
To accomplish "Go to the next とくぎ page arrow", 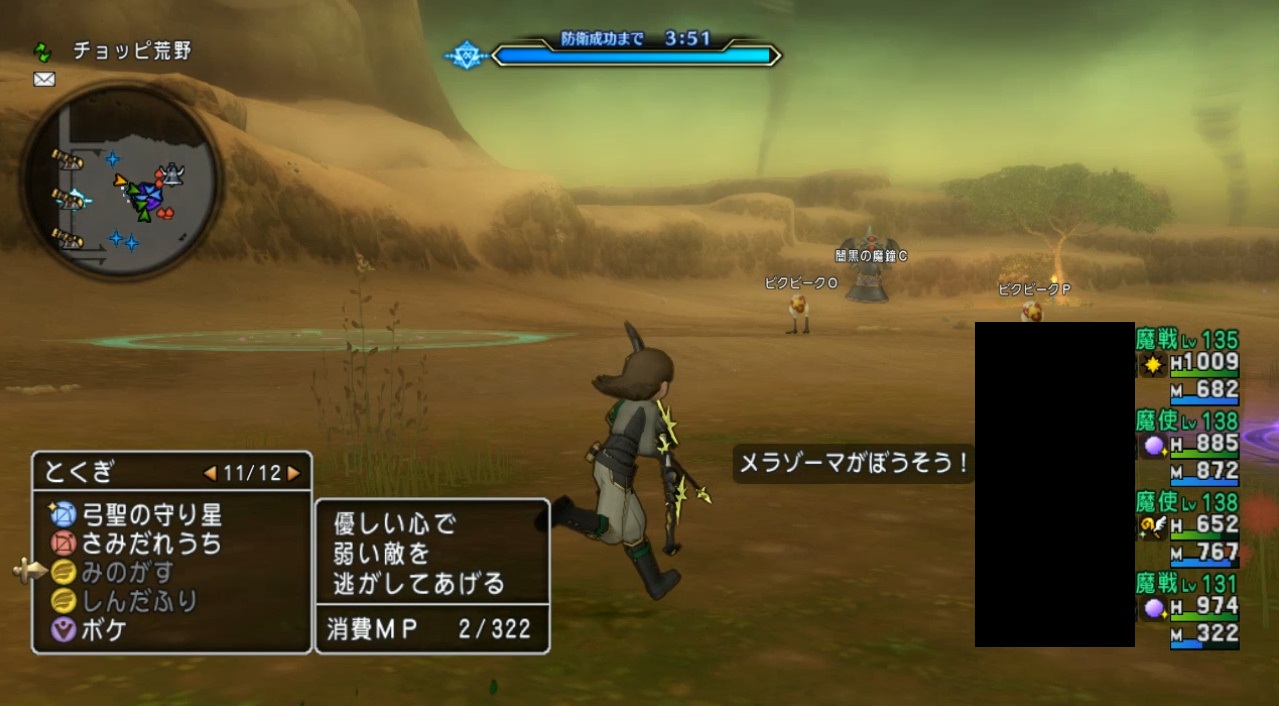I will click(x=293, y=472).
